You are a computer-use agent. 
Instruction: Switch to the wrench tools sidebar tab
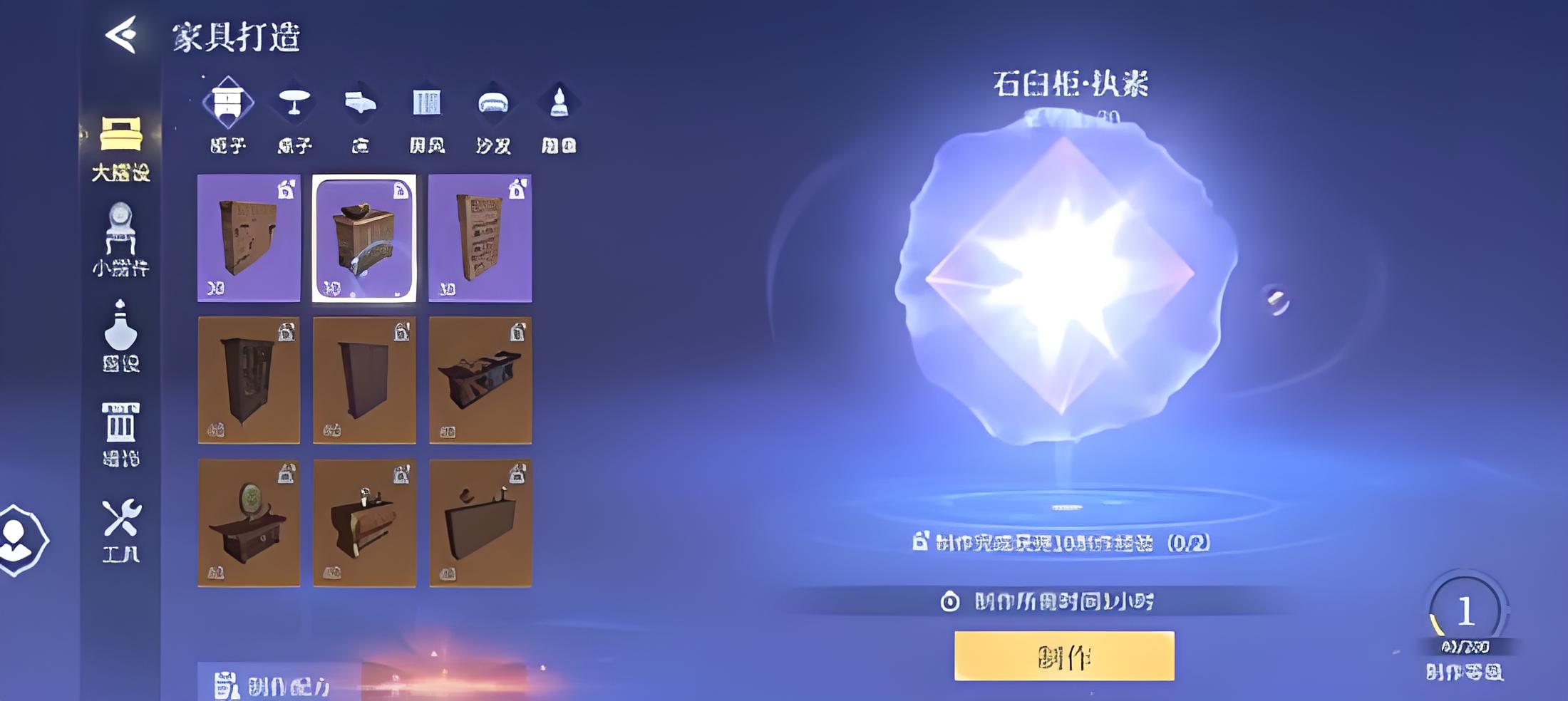click(x=120, y=530)
